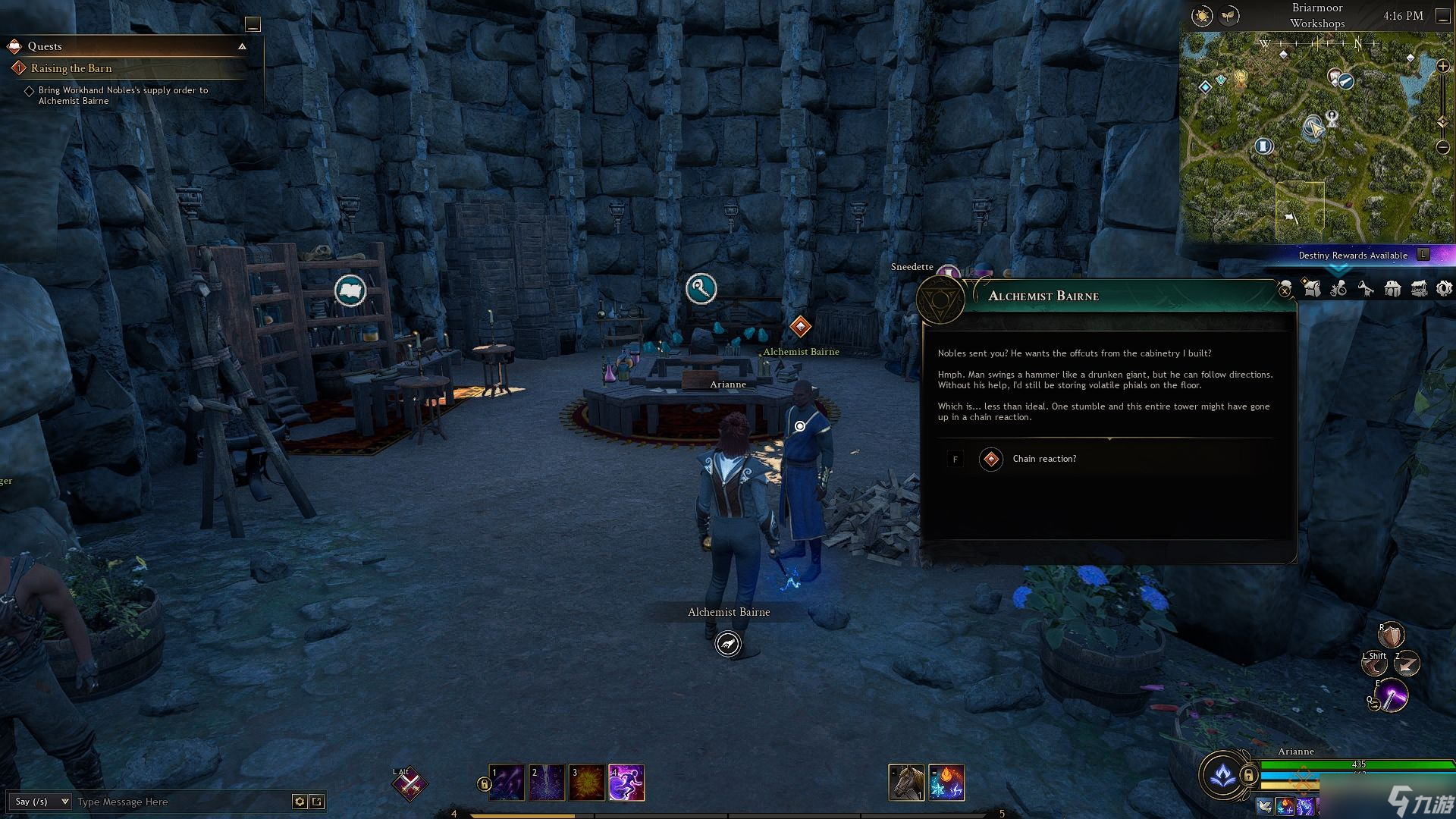Zoom out on the minimap
1456x819 pixels.
coord(1442,147)
